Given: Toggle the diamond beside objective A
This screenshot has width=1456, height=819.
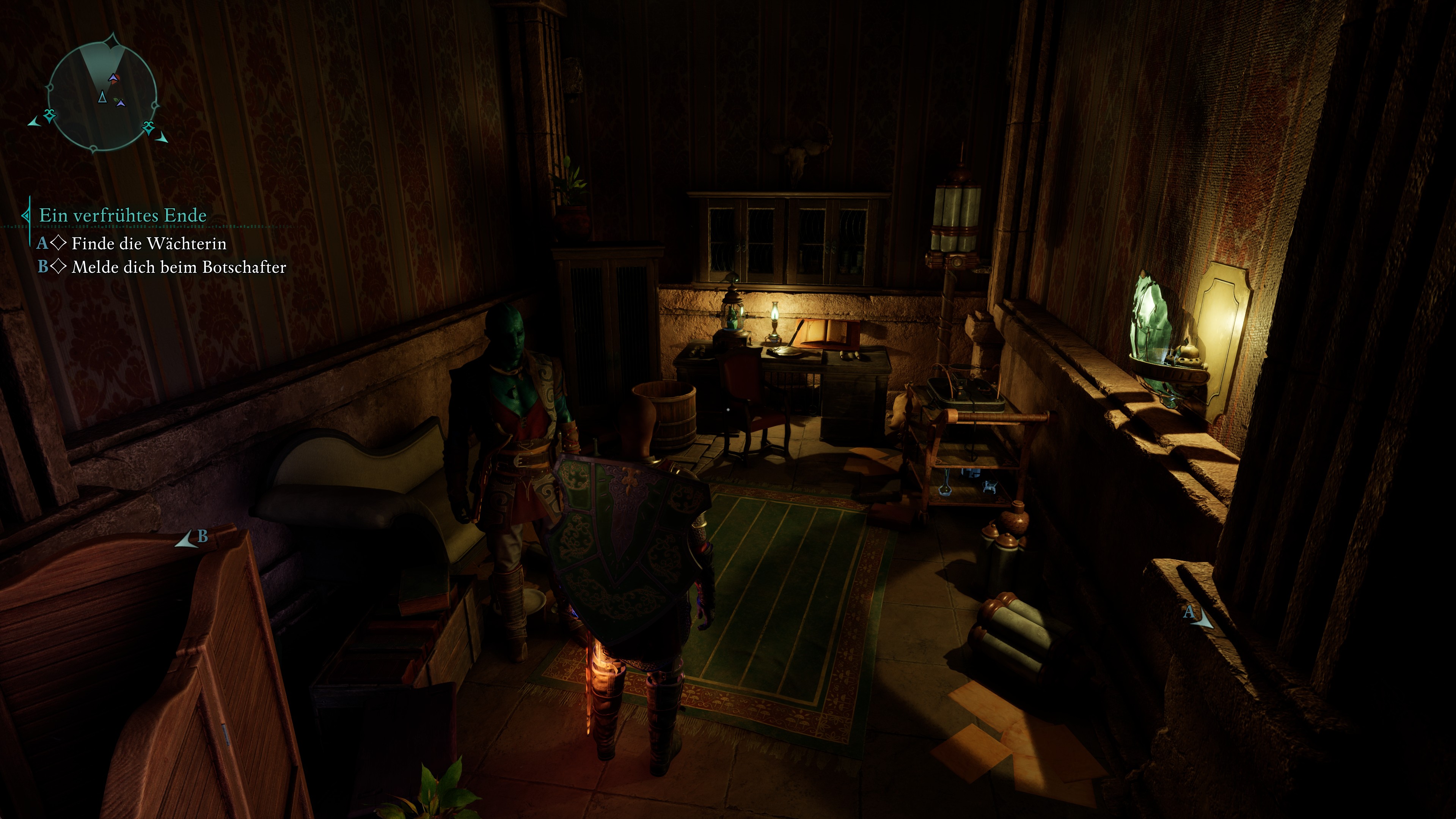Looking at the screenshot, I should click(59, 243).
